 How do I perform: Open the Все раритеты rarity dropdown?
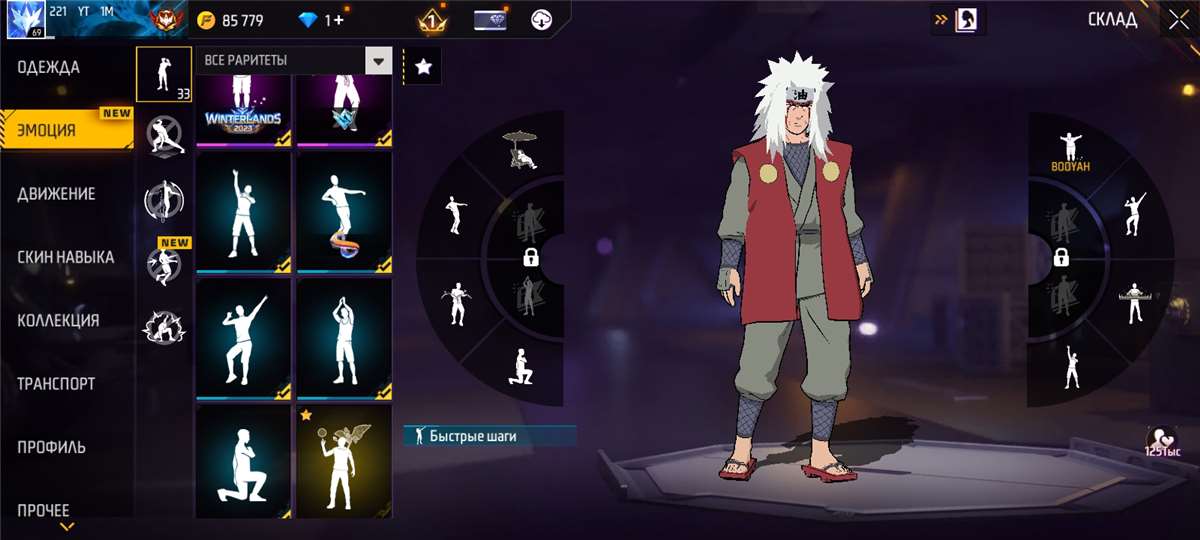(x=378, y=61)
